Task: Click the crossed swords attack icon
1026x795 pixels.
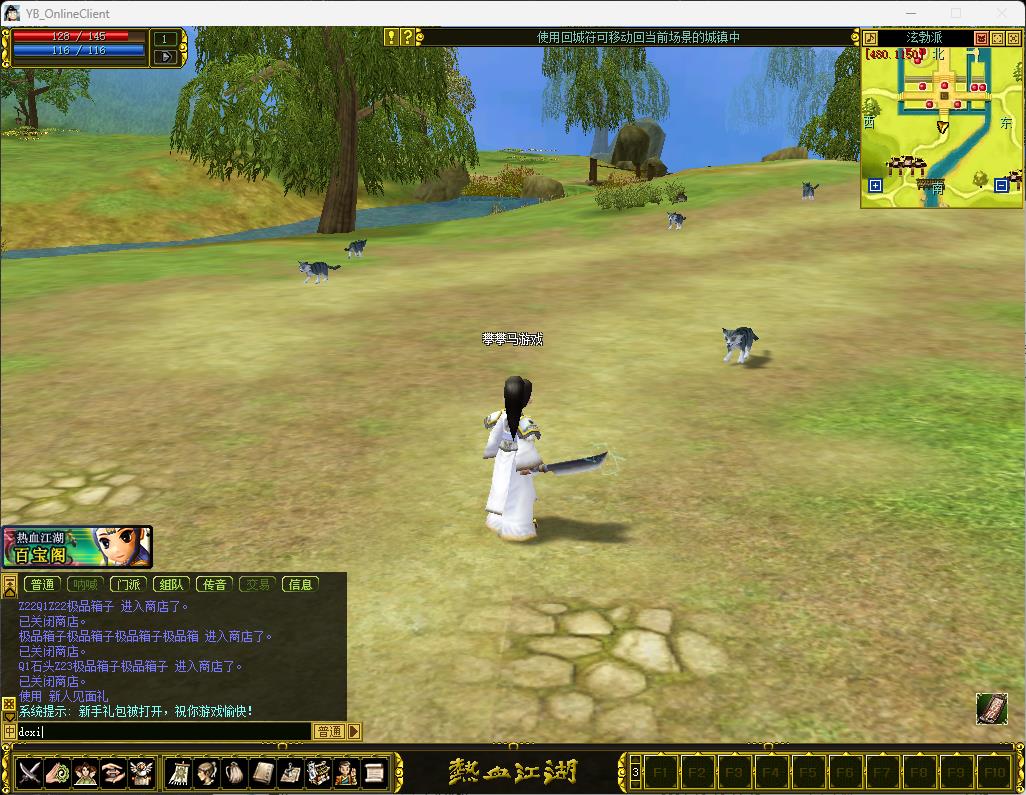Action: (x=29, y=772)
